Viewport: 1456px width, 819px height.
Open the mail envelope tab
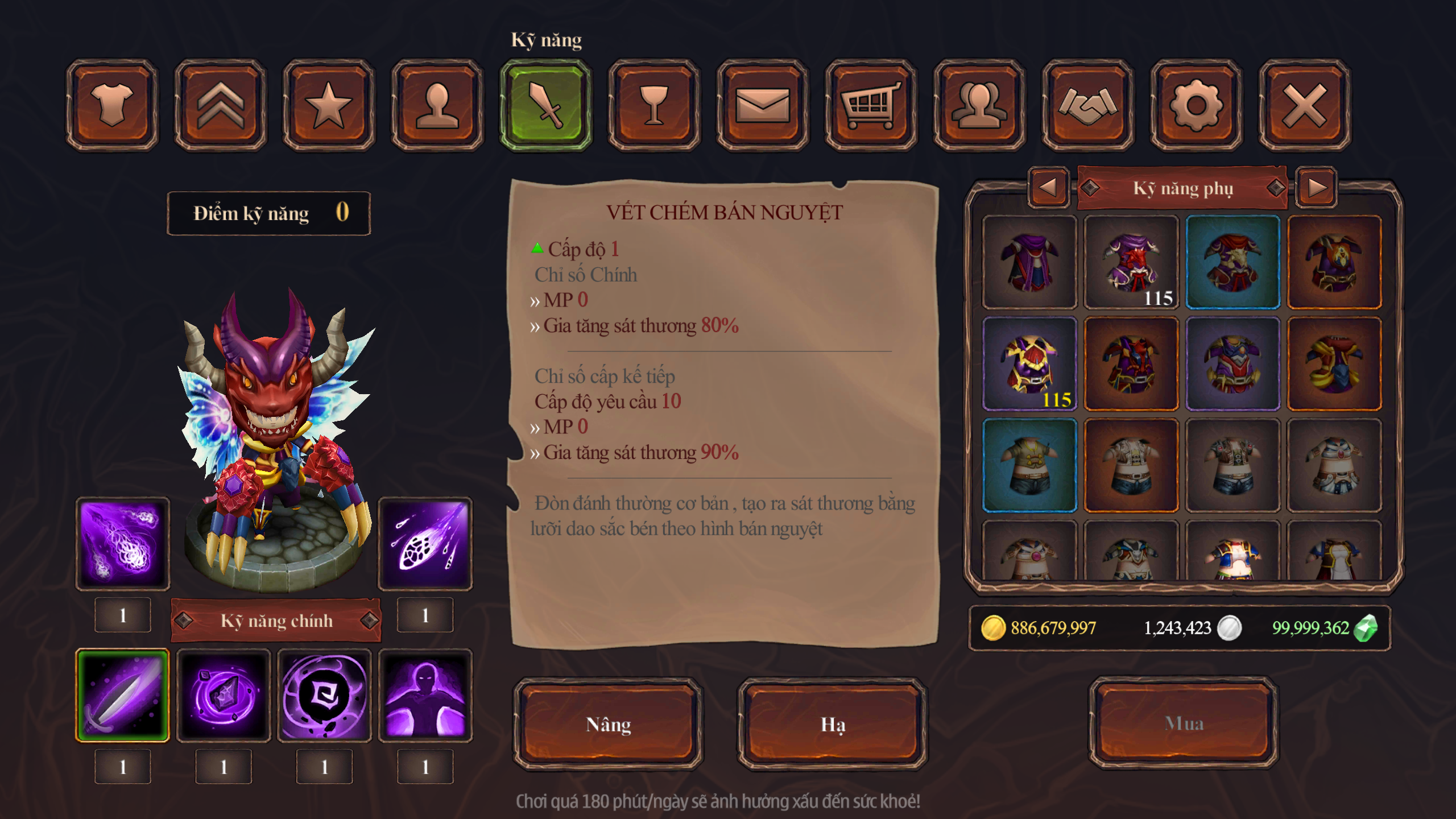pos(763,105)
